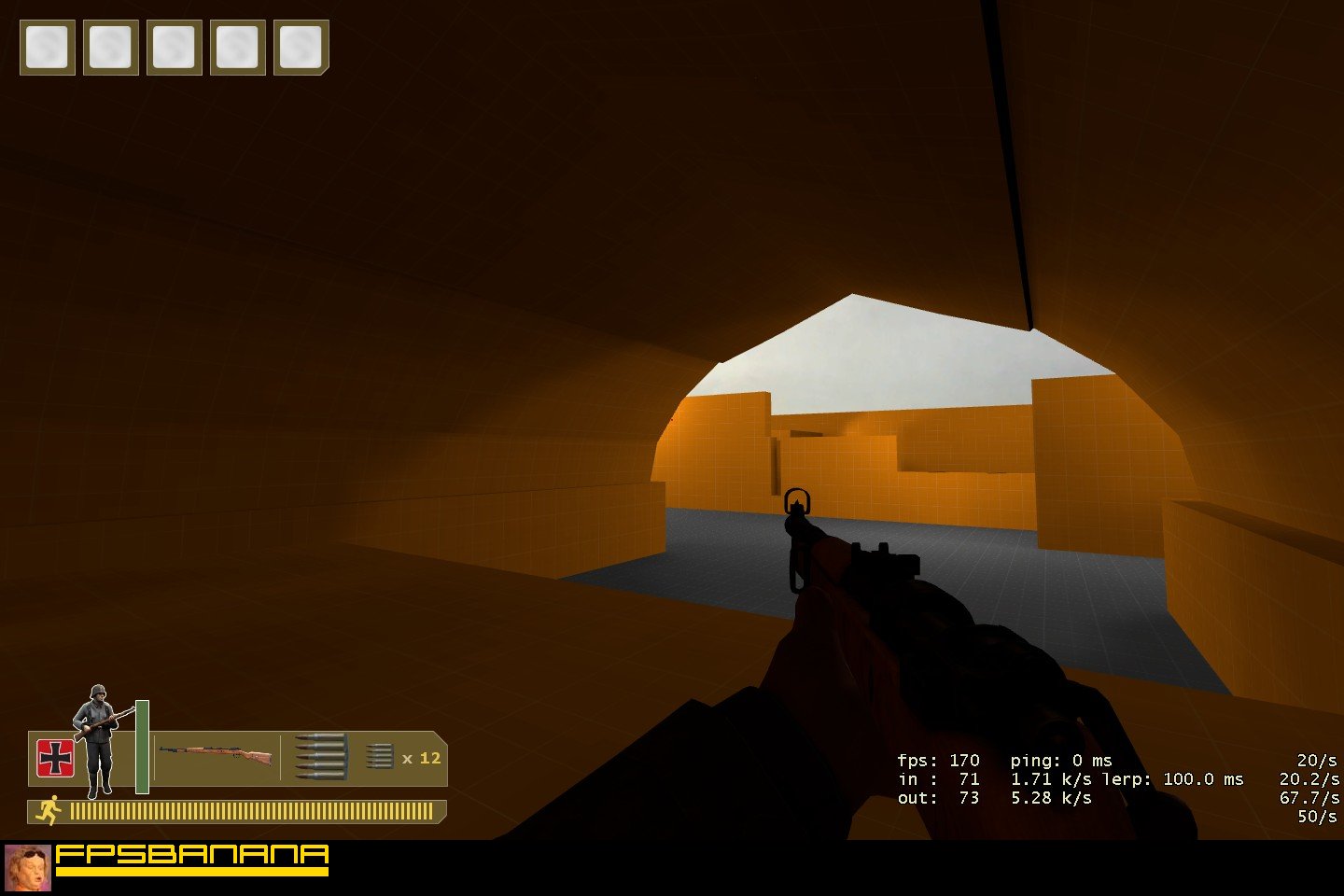Select the first weapon slot box

click(47, 49)
